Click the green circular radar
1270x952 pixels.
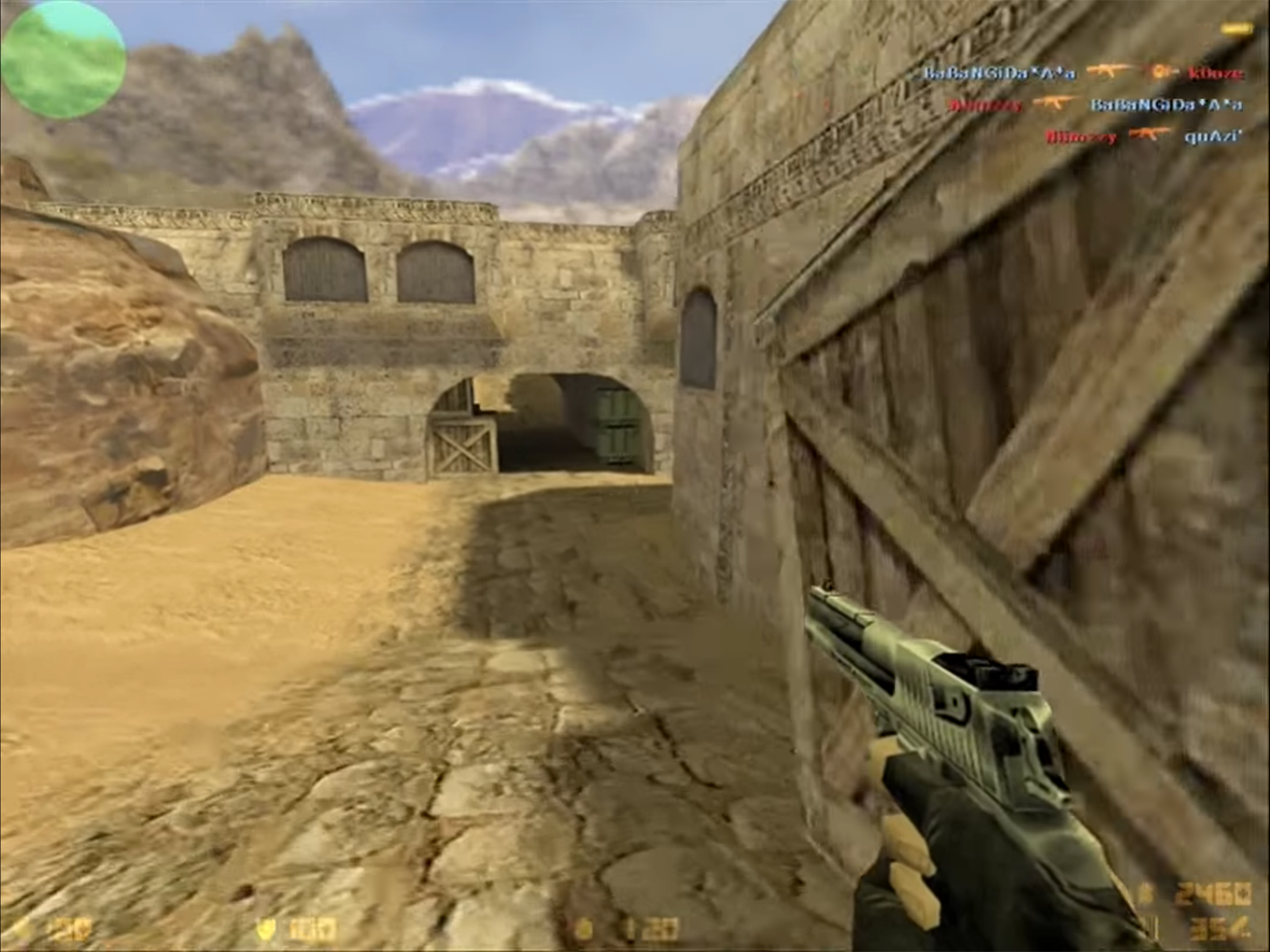tap(62, 59)
